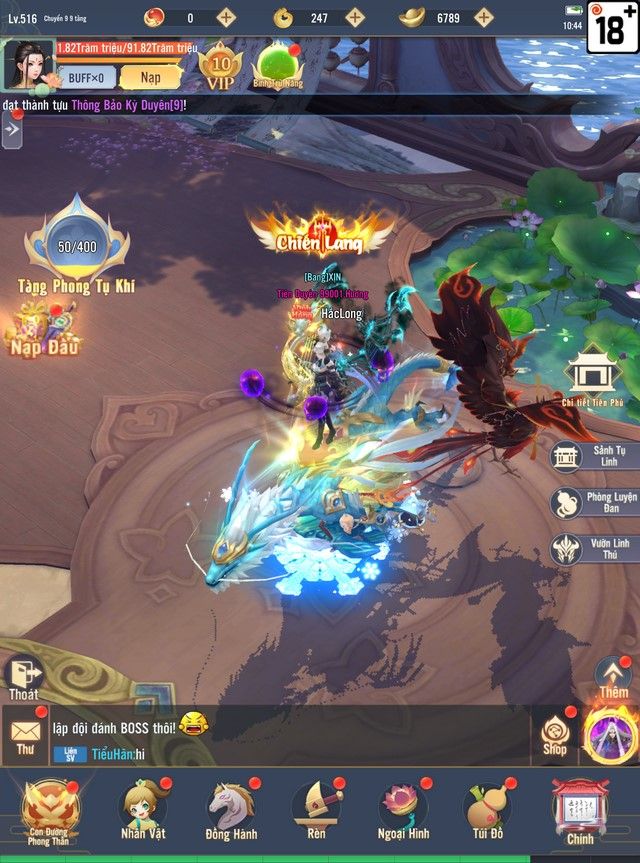
Task: Open the player avatar portrait
Action: (29, 65)
